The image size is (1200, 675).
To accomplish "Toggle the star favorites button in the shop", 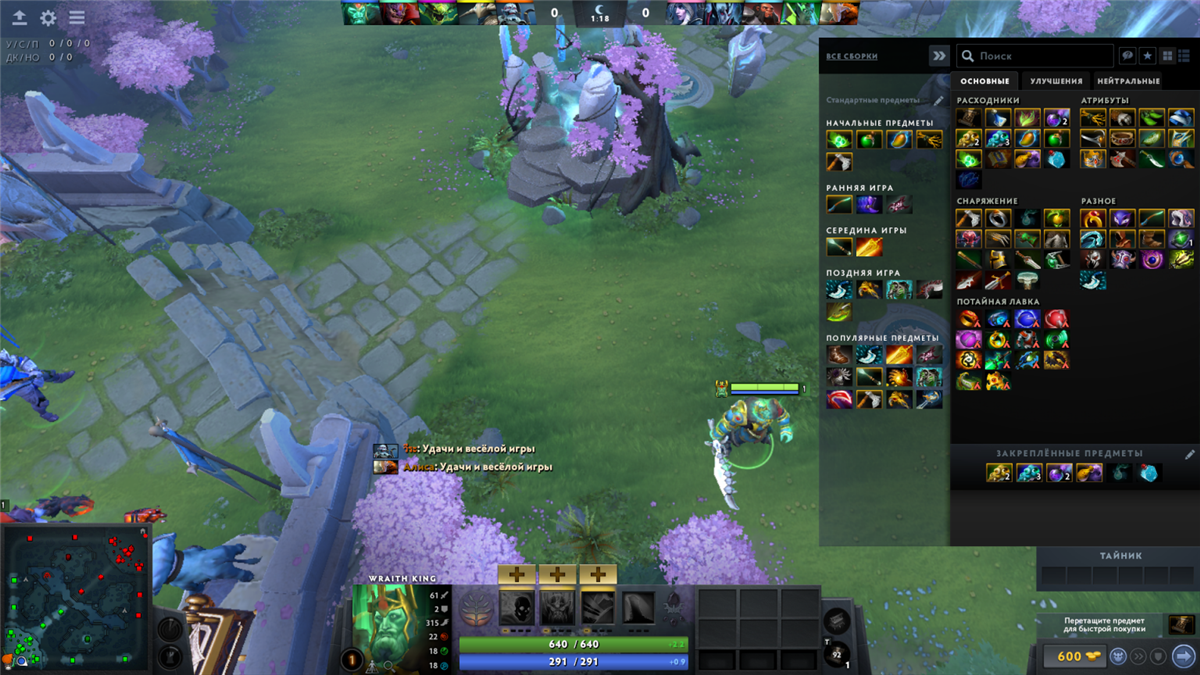I will pos(1147,56).
